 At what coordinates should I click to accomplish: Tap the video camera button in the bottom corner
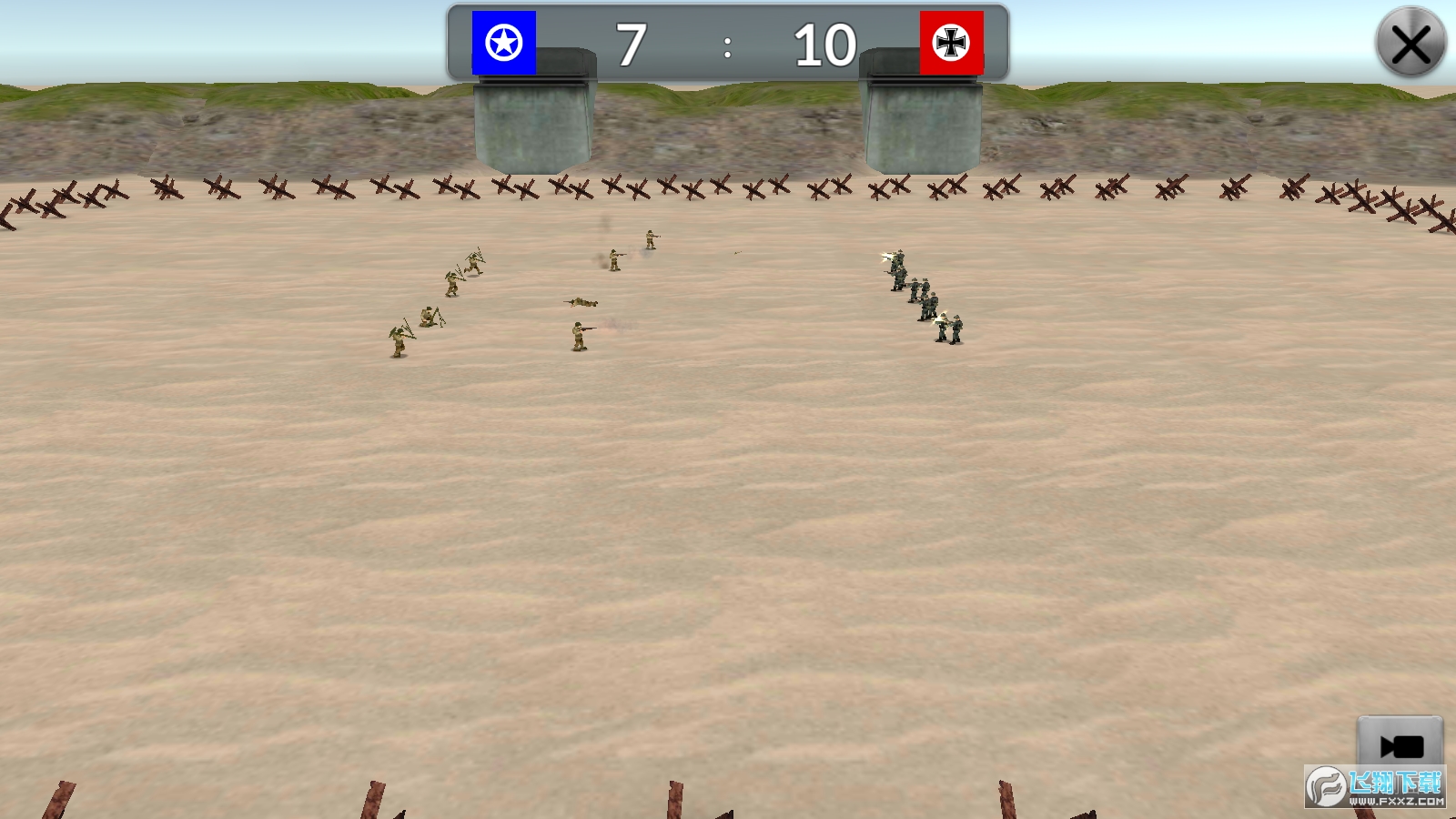(1401, 744)
